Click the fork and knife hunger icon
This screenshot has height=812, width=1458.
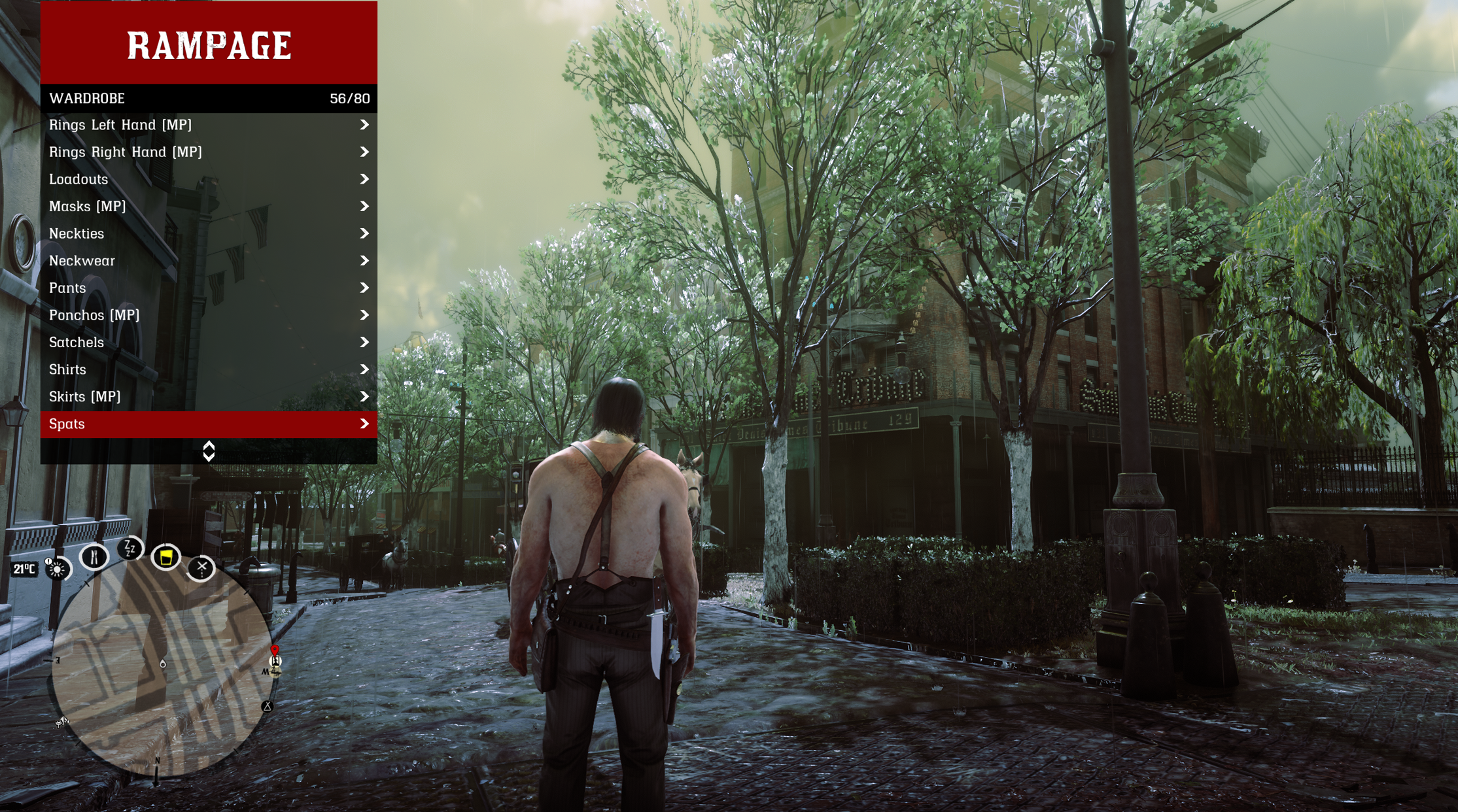94,557
